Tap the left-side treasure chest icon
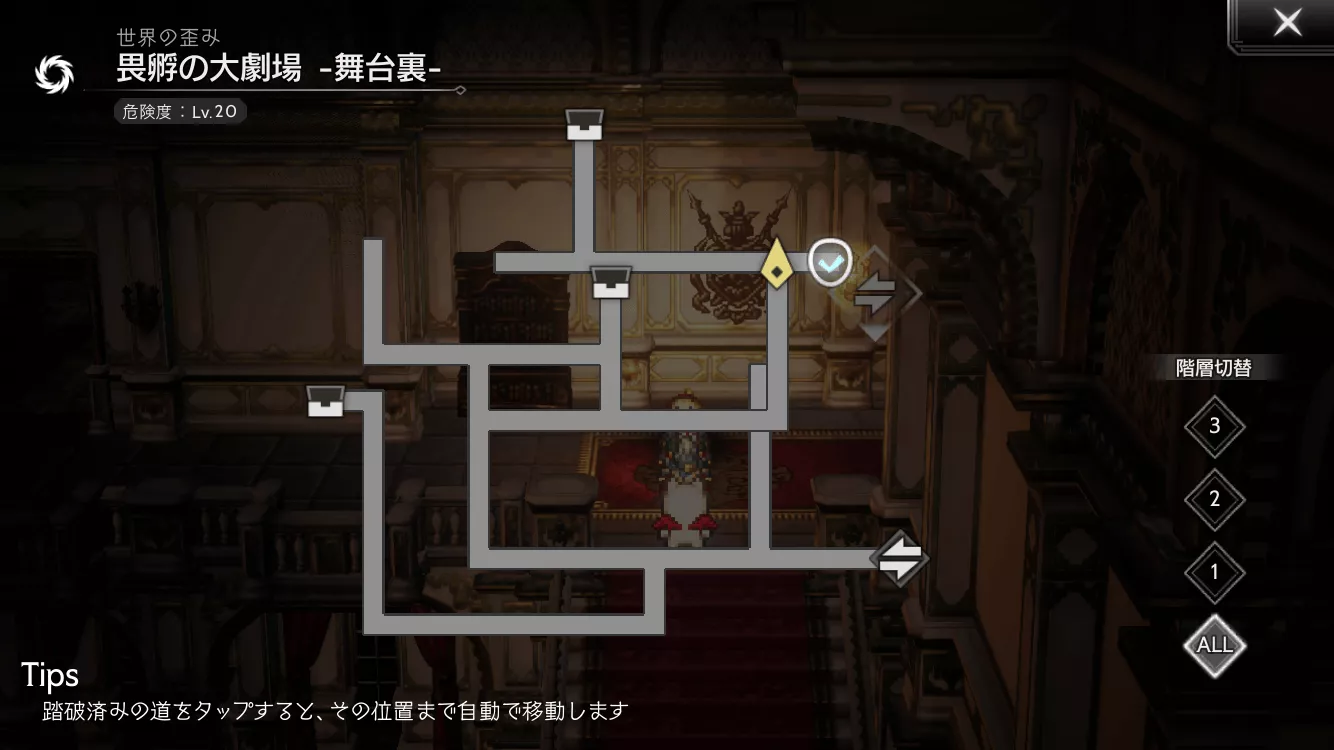Viewport: 1334px width, 750px height. 326,400
